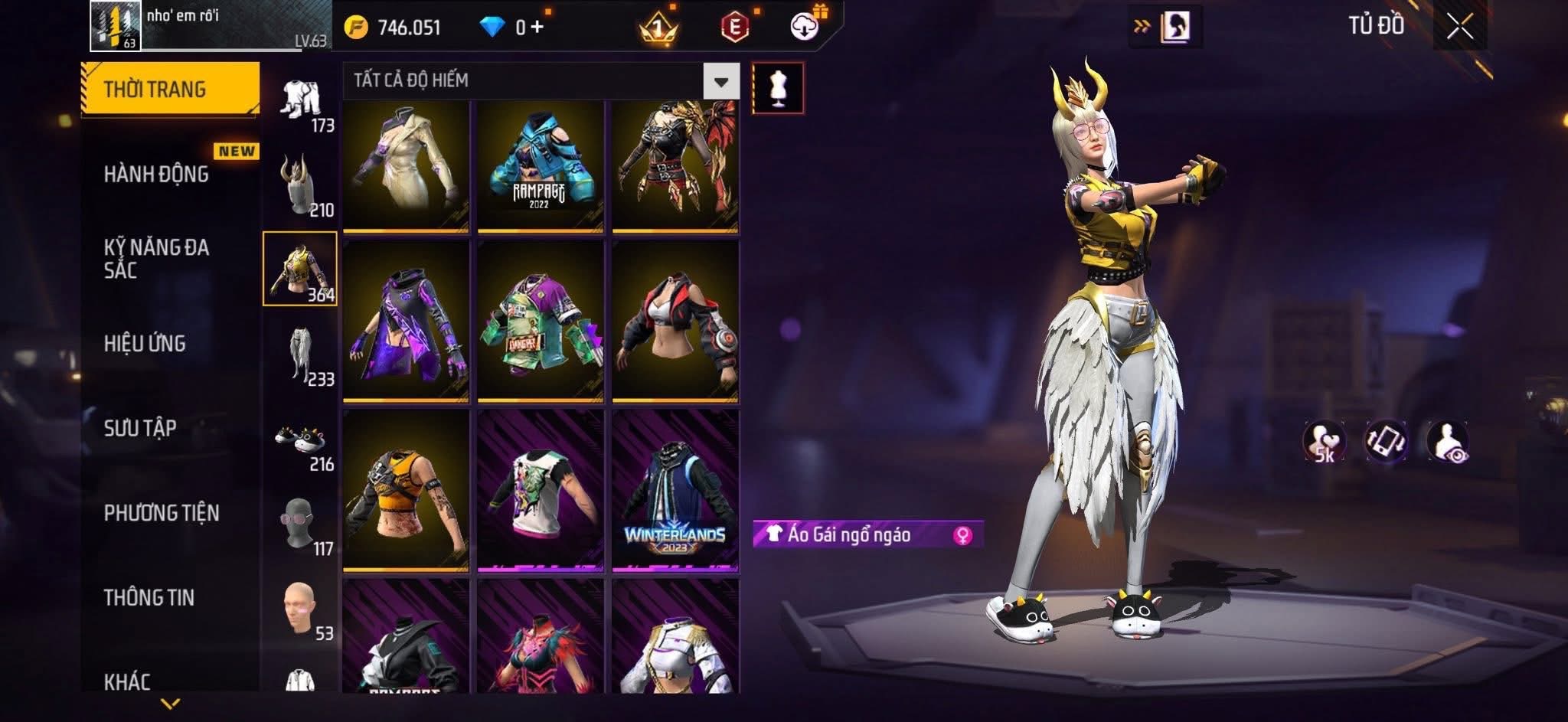Open the Phương Tiện tab
The image size is (1568, 722).
162,513
